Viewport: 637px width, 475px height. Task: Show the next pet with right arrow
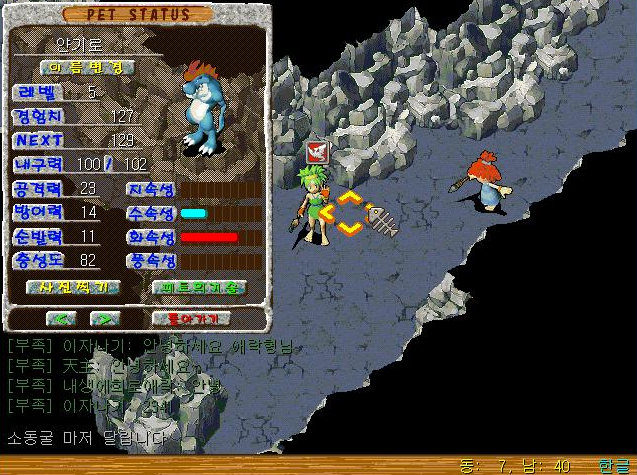(x=104, y=318)
